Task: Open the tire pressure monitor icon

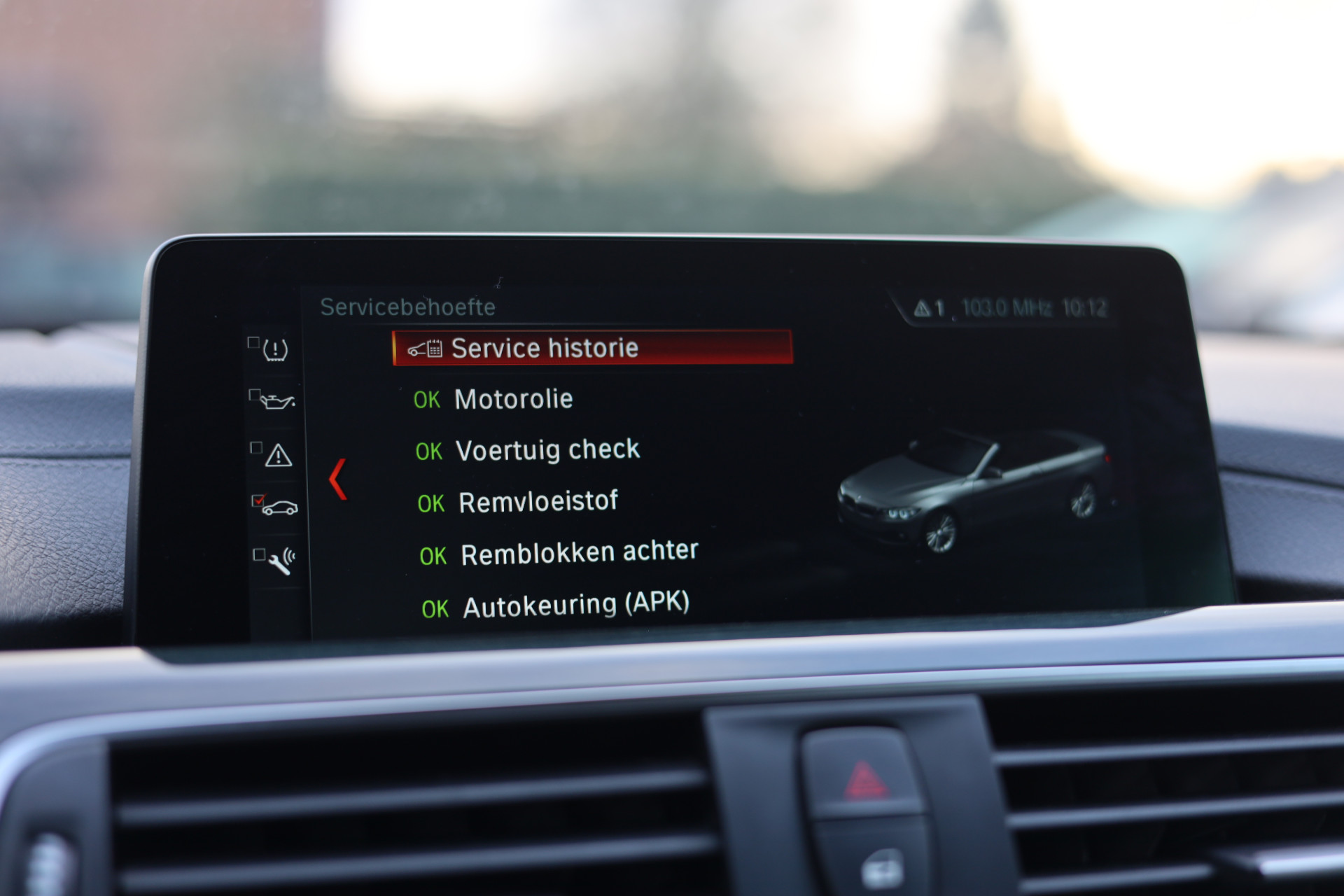Action: pyautogui.click(x=275, y=349)
